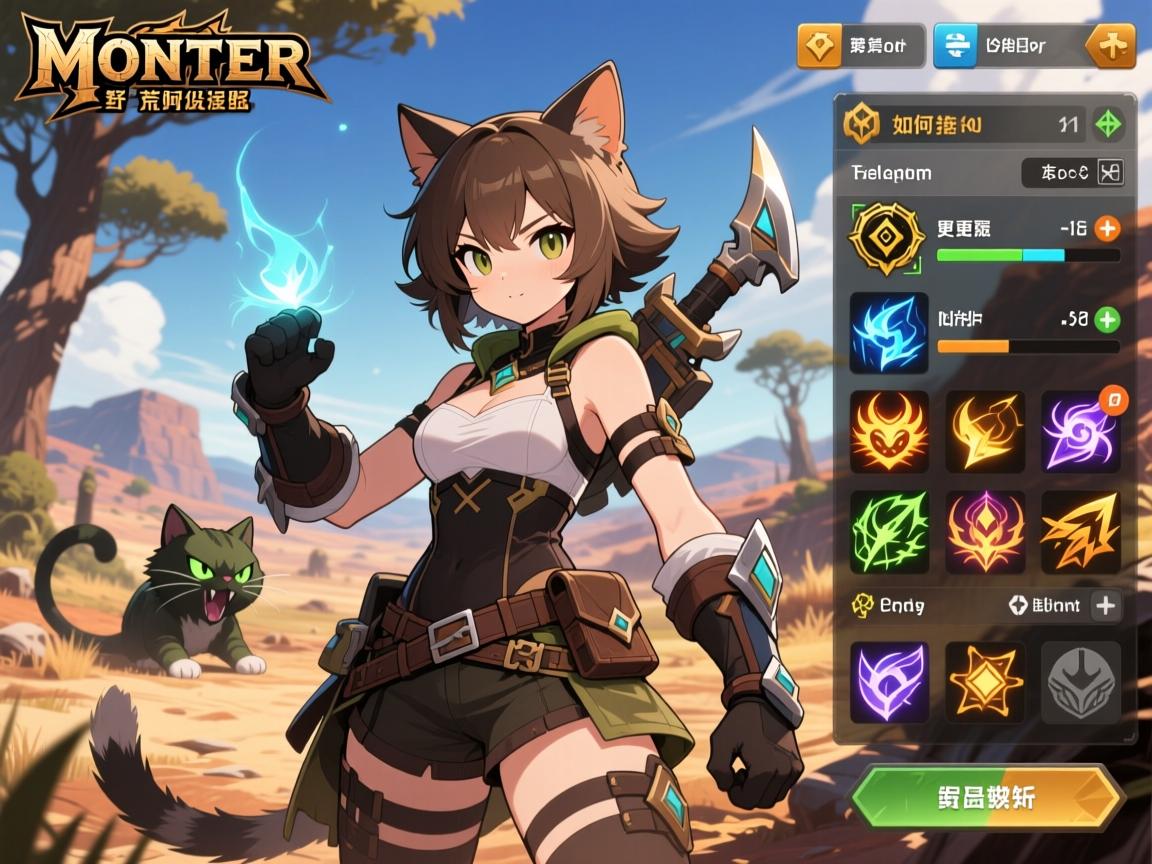This screenshot has height=864, width=1152.
Task: Hit the large green and orange confirm button
Action: coord(987,797)
